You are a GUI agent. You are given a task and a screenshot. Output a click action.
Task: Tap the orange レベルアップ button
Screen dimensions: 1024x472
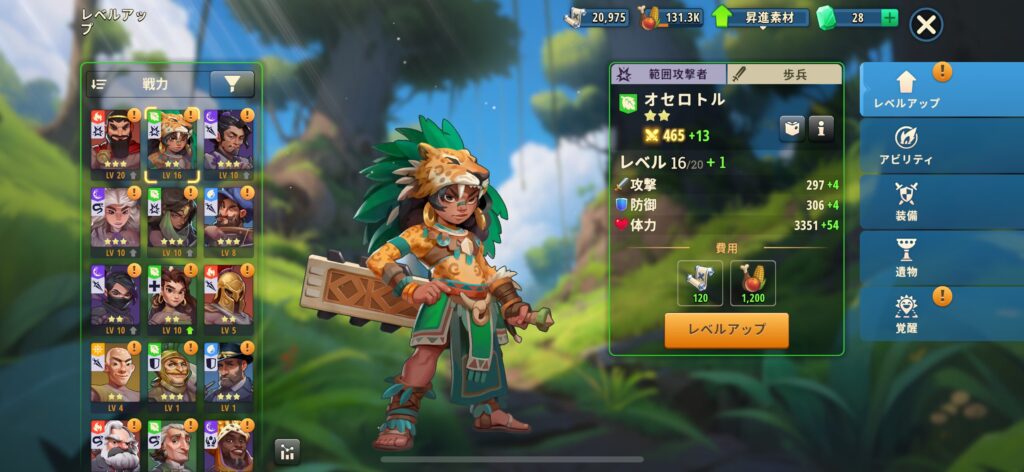tap(726, 330)
